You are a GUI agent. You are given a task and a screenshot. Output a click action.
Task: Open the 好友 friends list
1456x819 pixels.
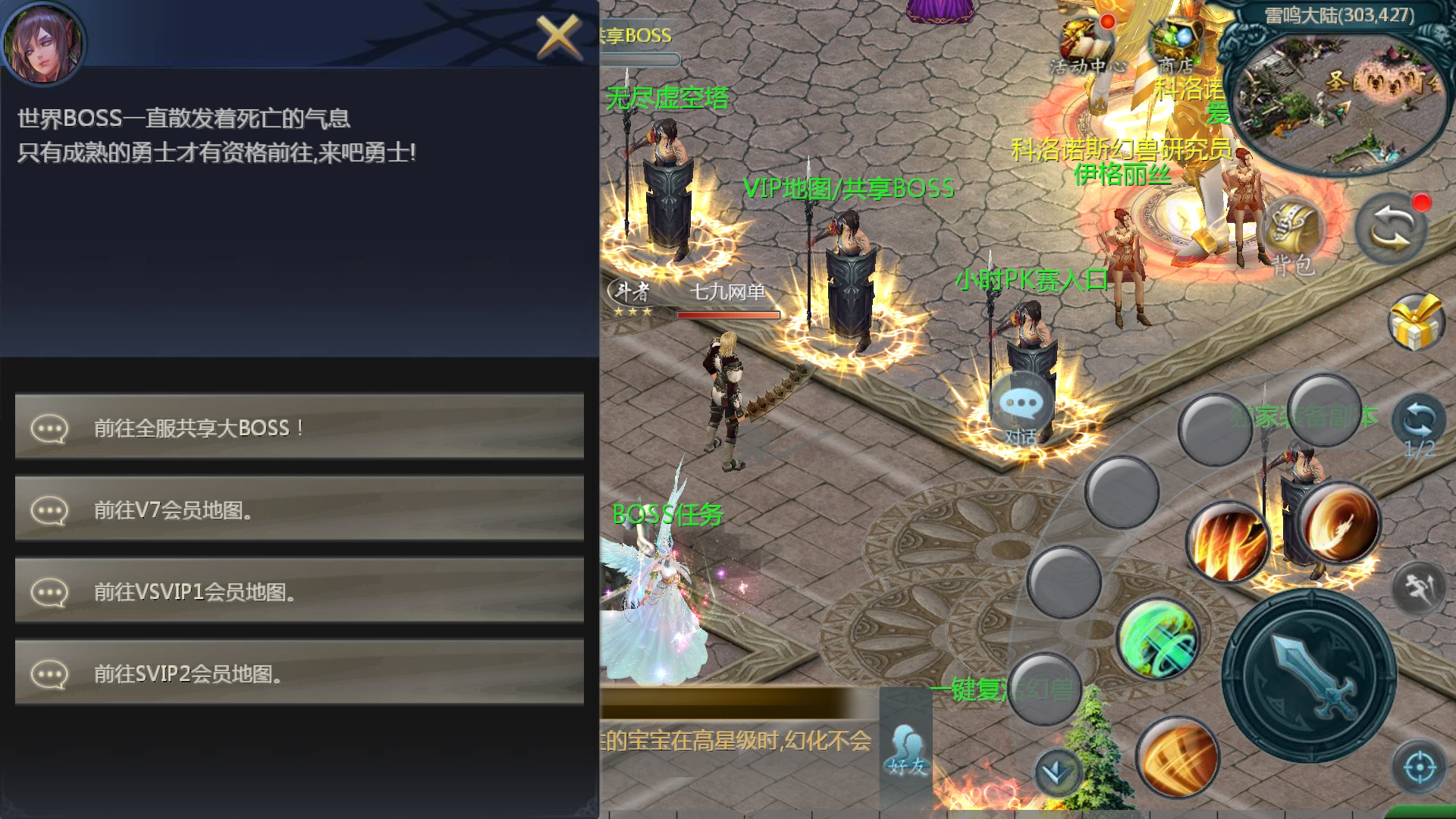(907, 751)
